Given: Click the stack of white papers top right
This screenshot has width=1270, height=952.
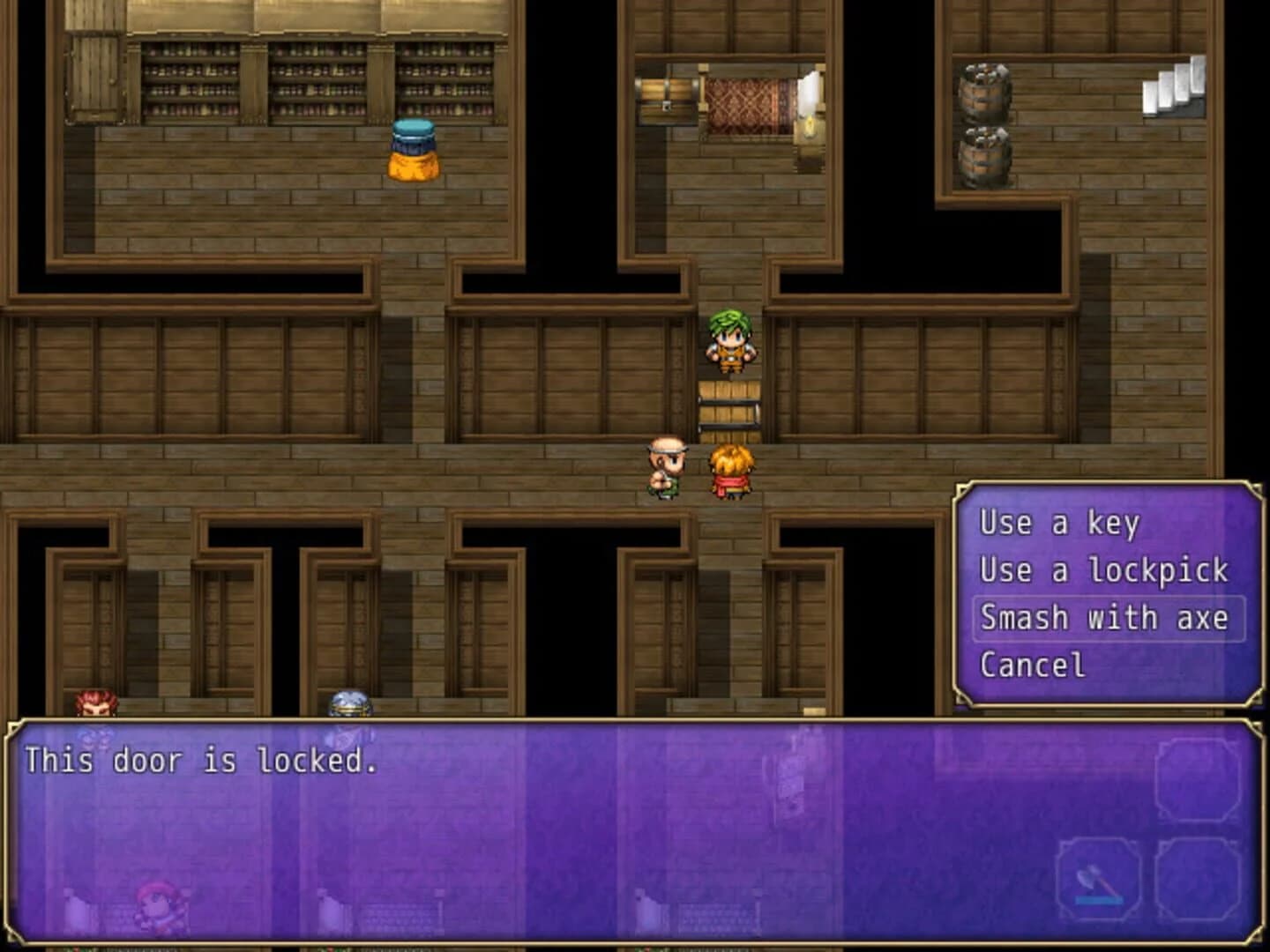Looking at the screenshot, I should [x=1173, y=84].
